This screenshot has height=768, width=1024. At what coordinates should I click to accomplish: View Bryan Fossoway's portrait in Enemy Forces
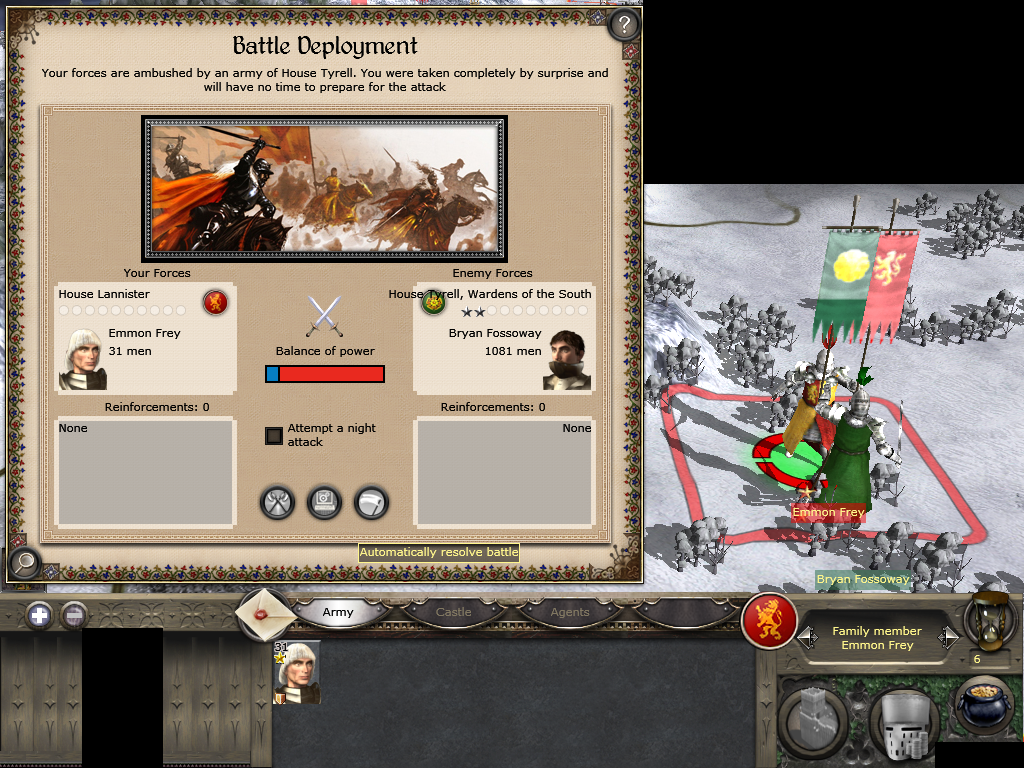point(567,358)
